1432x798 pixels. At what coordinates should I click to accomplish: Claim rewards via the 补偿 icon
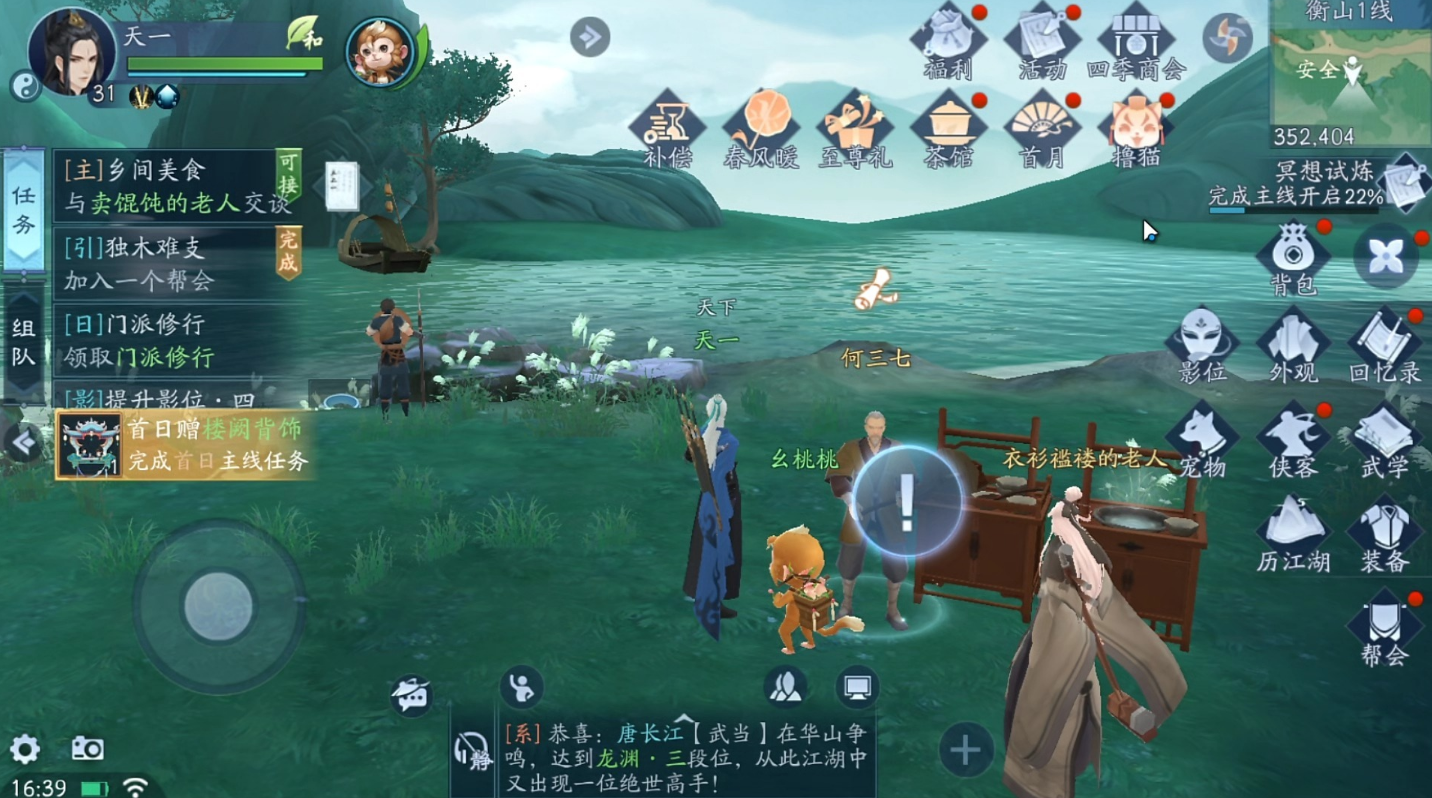(667, 128)
